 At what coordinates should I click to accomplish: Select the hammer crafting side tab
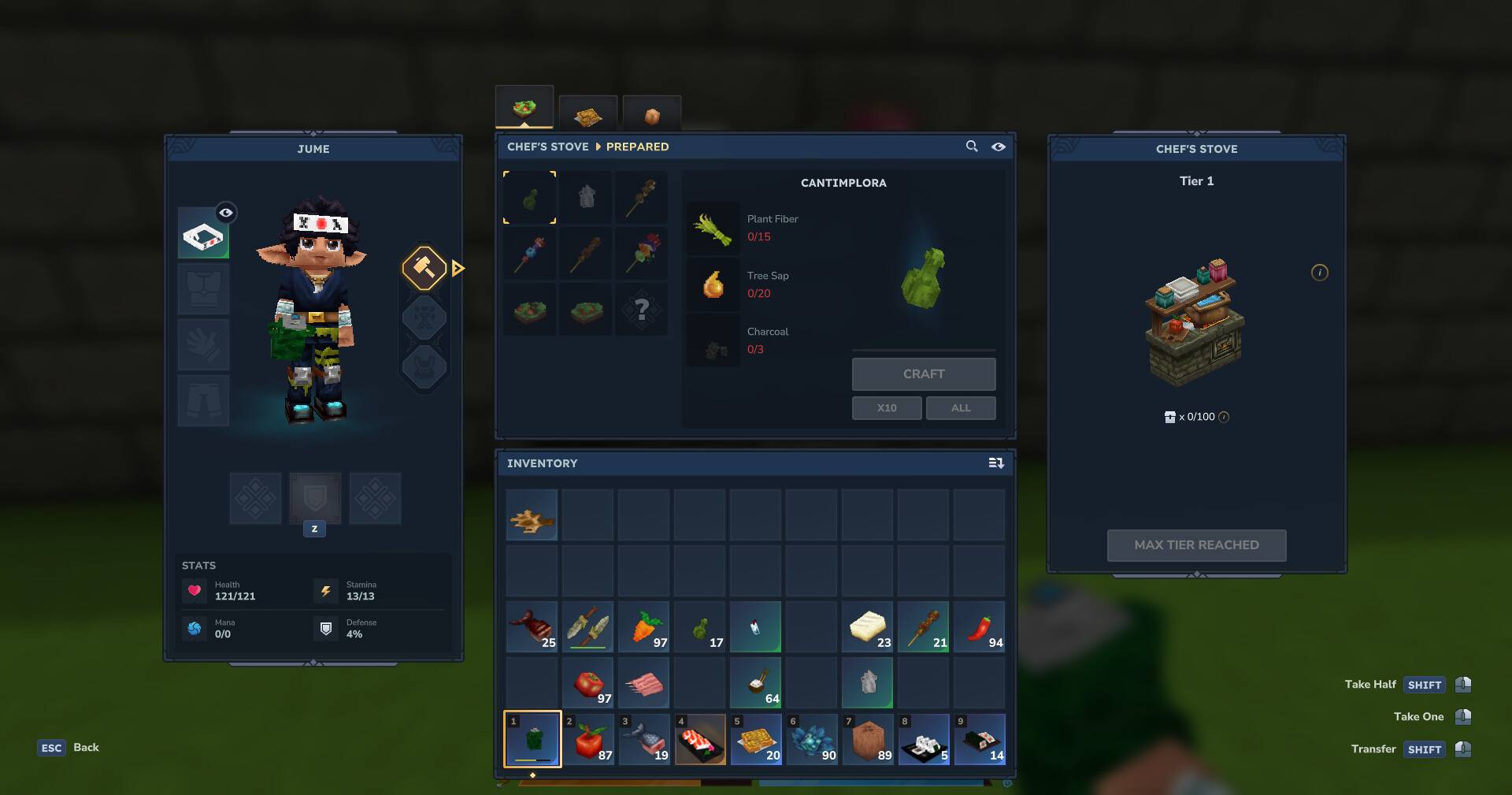coord(424,268)
